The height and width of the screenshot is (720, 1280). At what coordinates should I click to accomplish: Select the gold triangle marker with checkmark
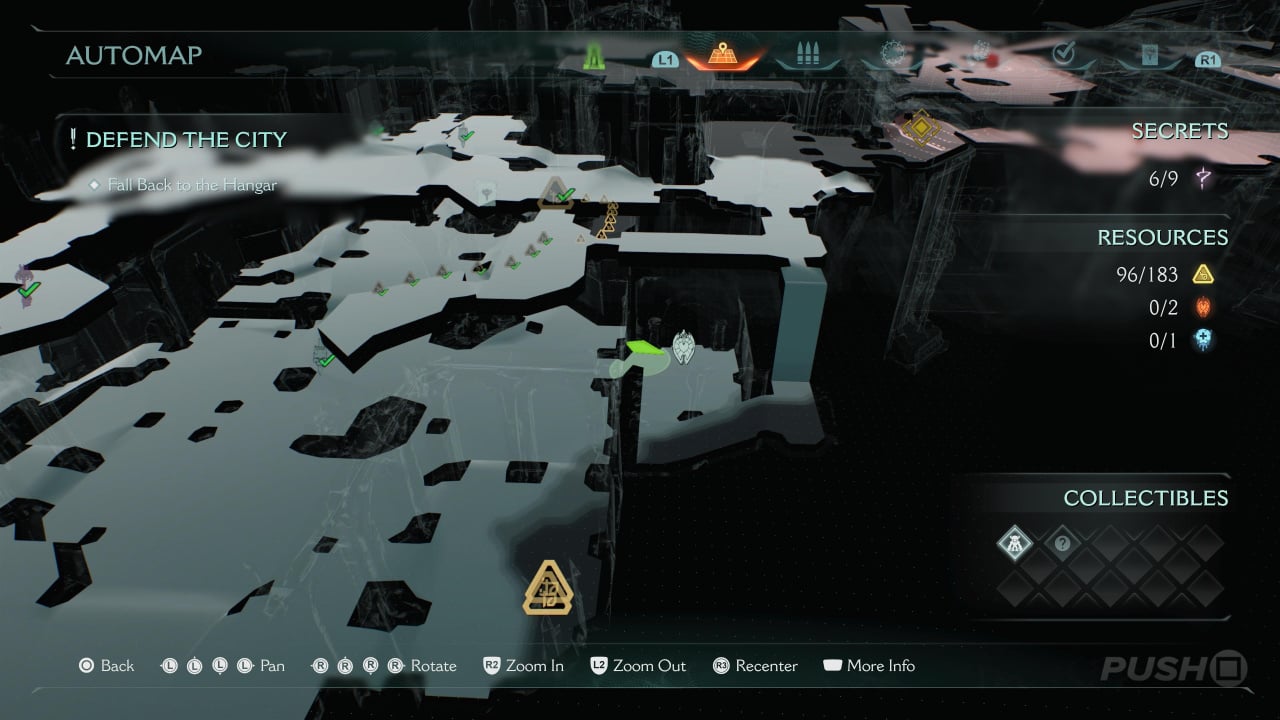click(x=556, y=192)
